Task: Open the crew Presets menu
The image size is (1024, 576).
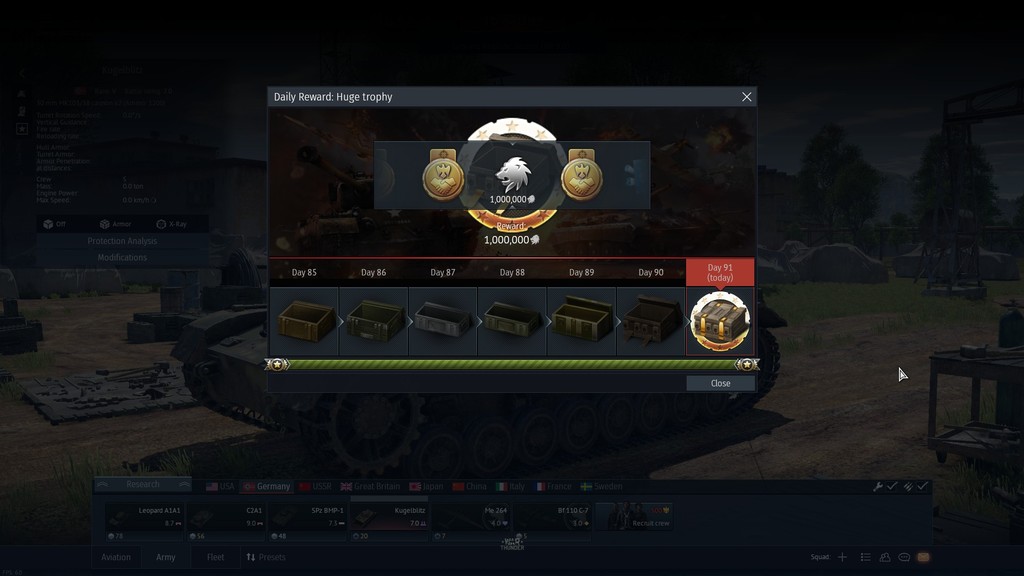Action: [266, 557]
